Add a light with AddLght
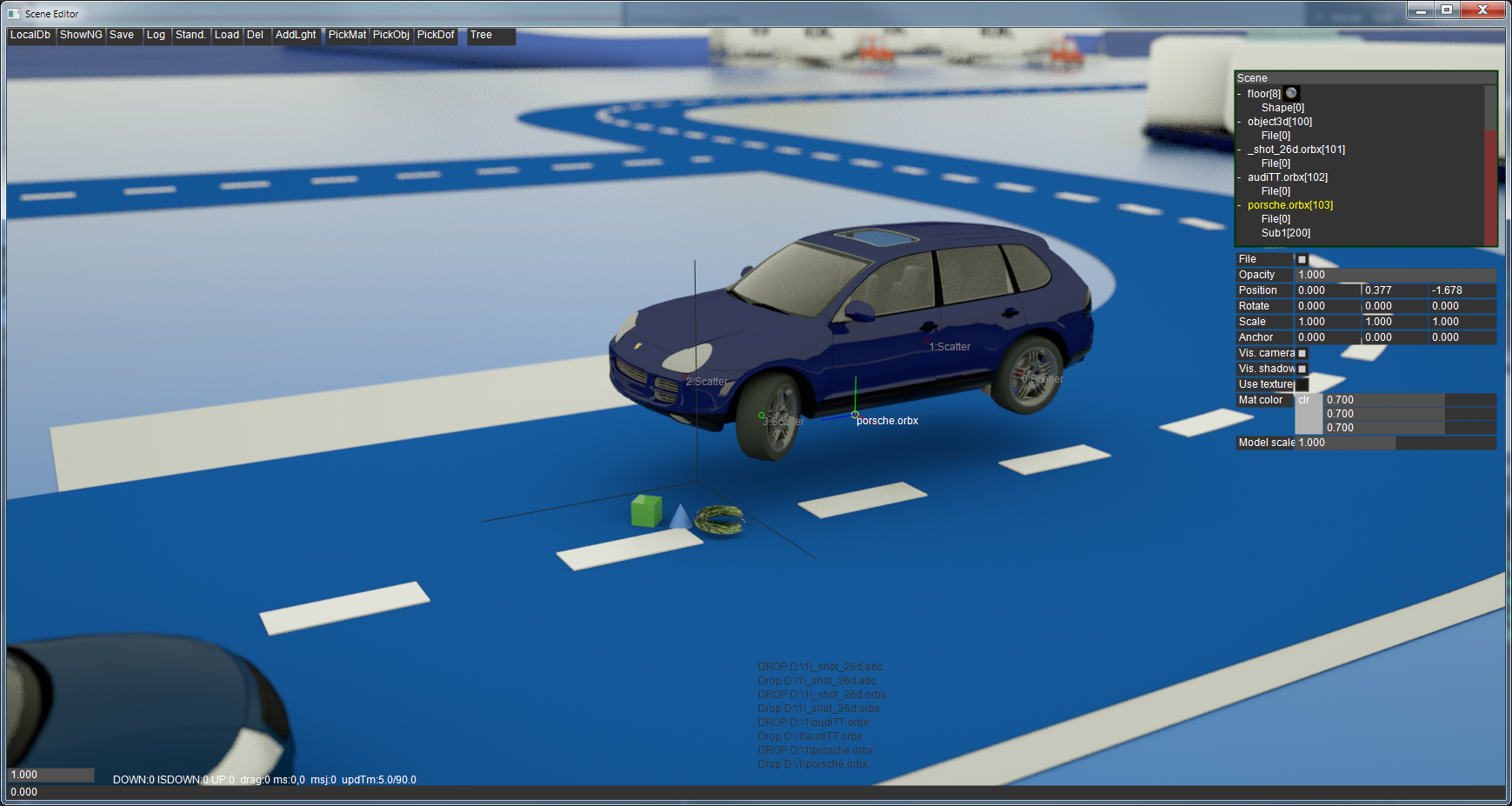The width and height of the screenshot is (1512, 806). tap(296, 36)
